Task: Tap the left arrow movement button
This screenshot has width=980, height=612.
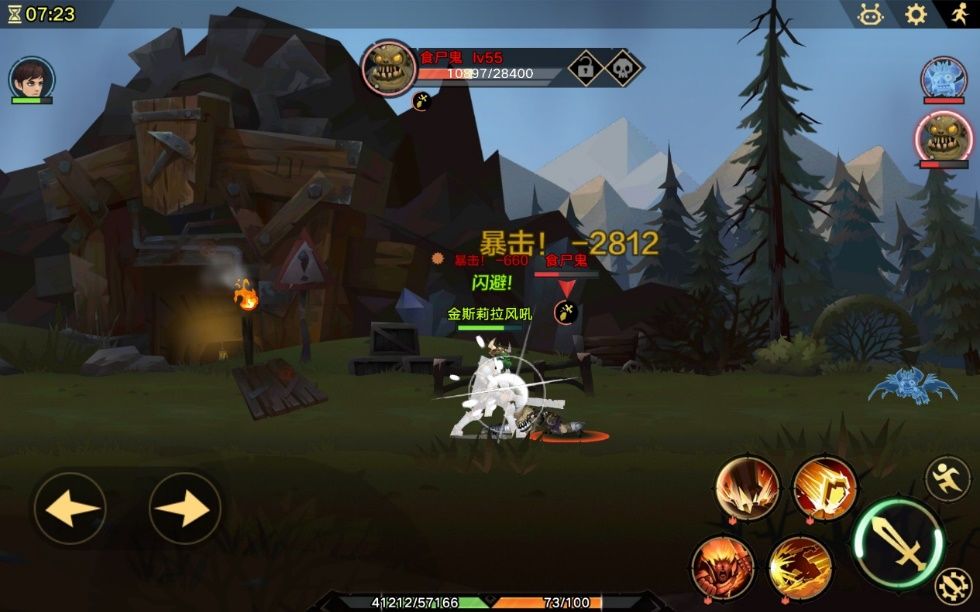Action: coord(70,509)
